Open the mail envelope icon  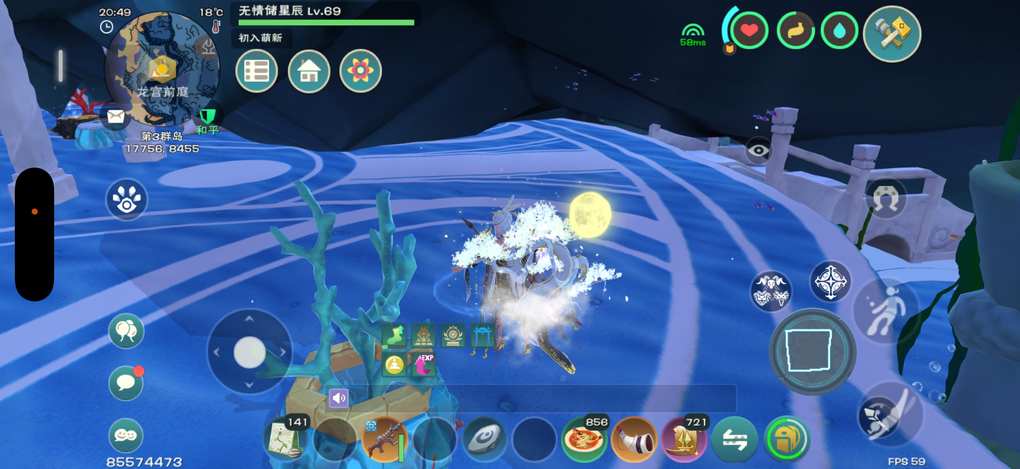[116, 117]
